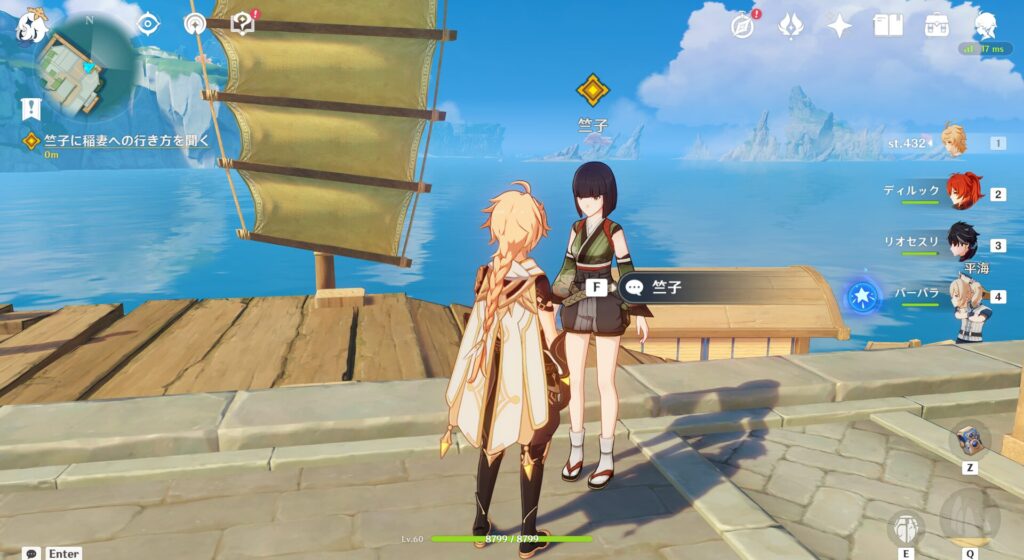Switch to party member ディルック
This screenshot has height=560, width=1024.
pos(962,191)
